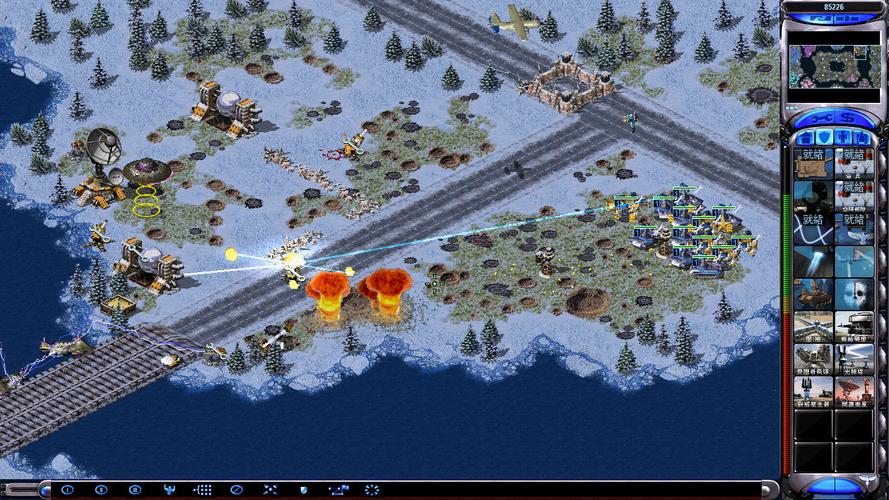Trigger the scatter units command

click(270, 490)
